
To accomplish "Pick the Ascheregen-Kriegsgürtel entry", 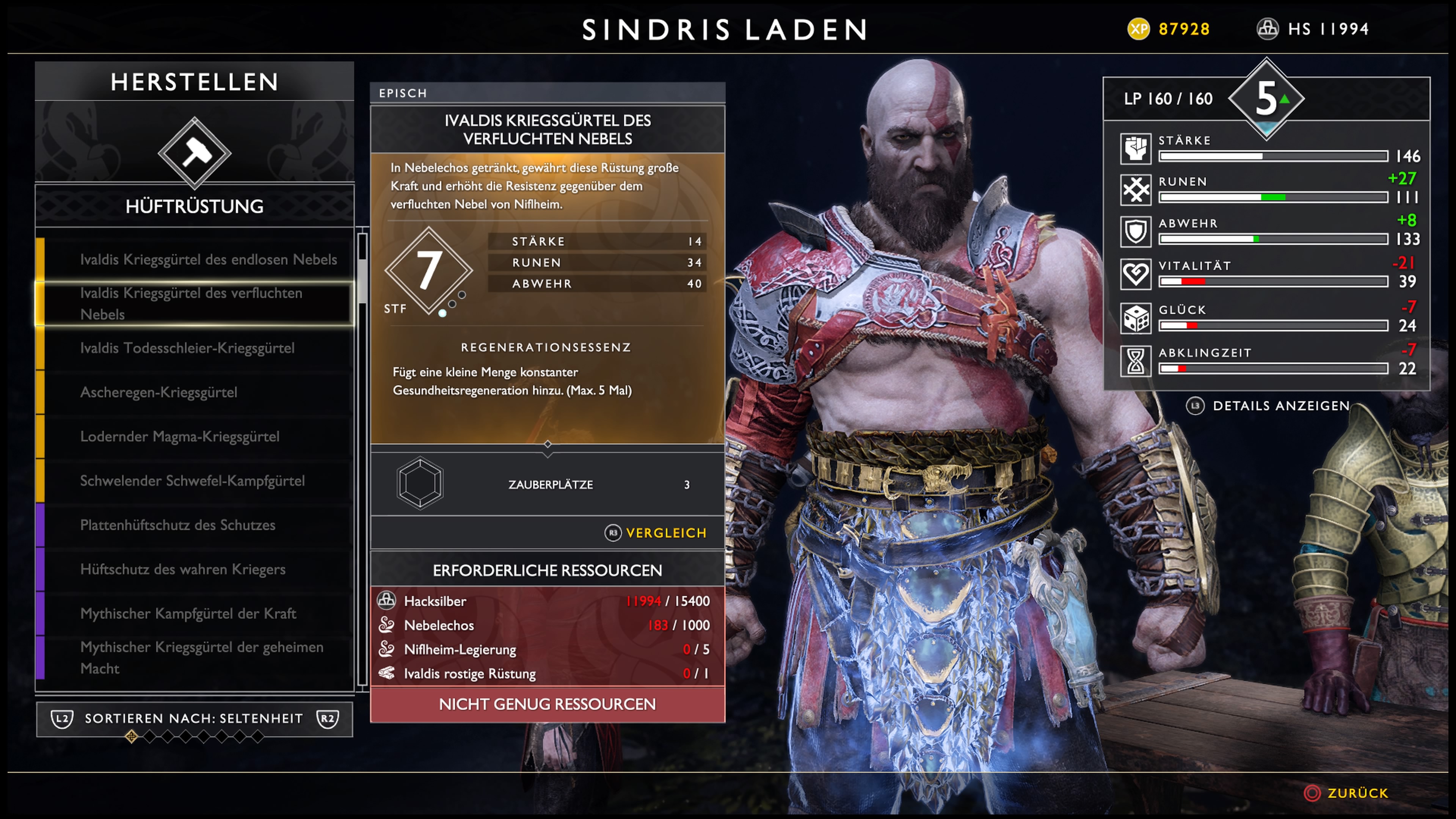I will [x=159, y=392].
